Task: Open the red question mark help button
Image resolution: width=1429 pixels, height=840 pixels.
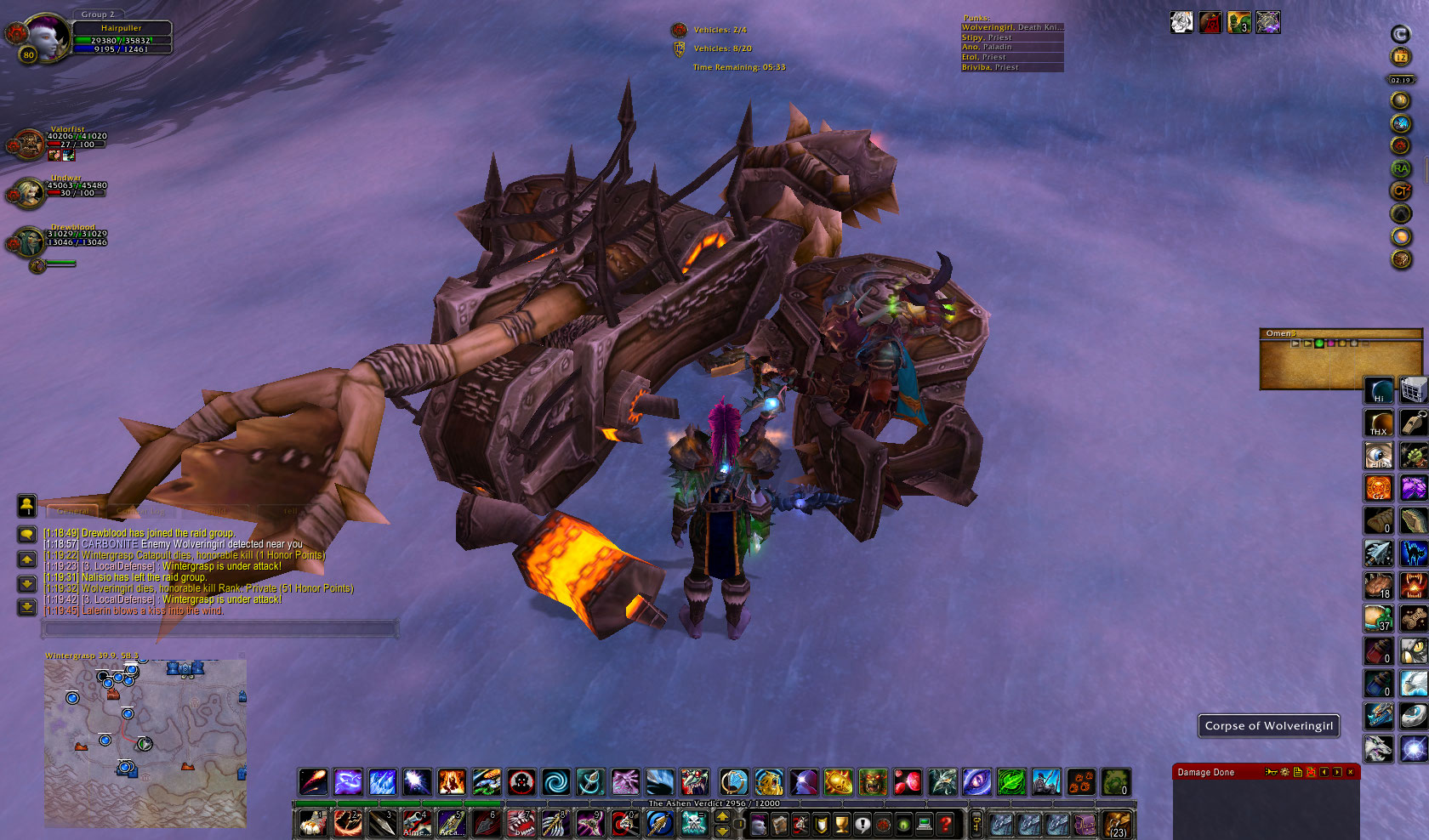Action: [x=945, y=823]
